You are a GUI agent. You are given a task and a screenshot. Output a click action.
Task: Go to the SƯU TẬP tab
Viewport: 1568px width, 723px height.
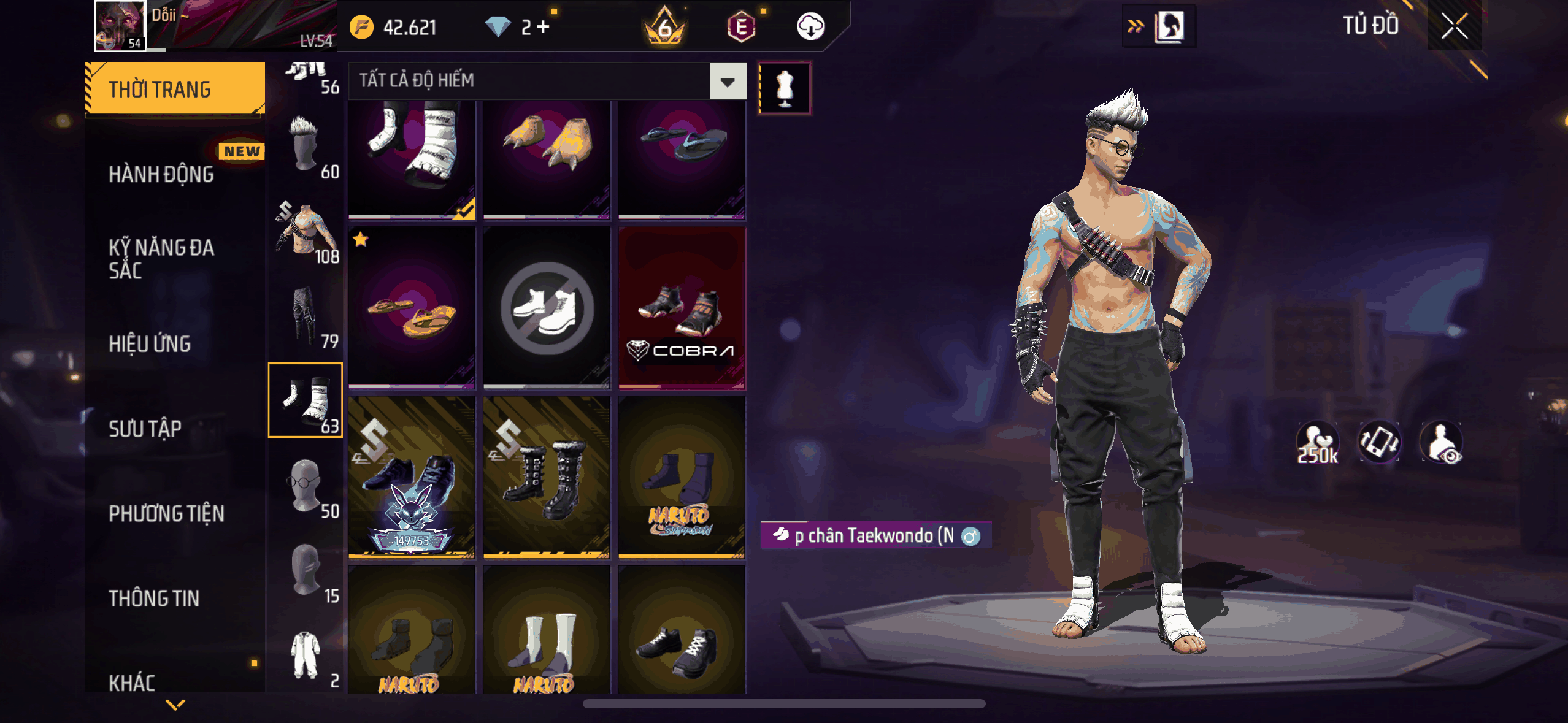point(145,429)
